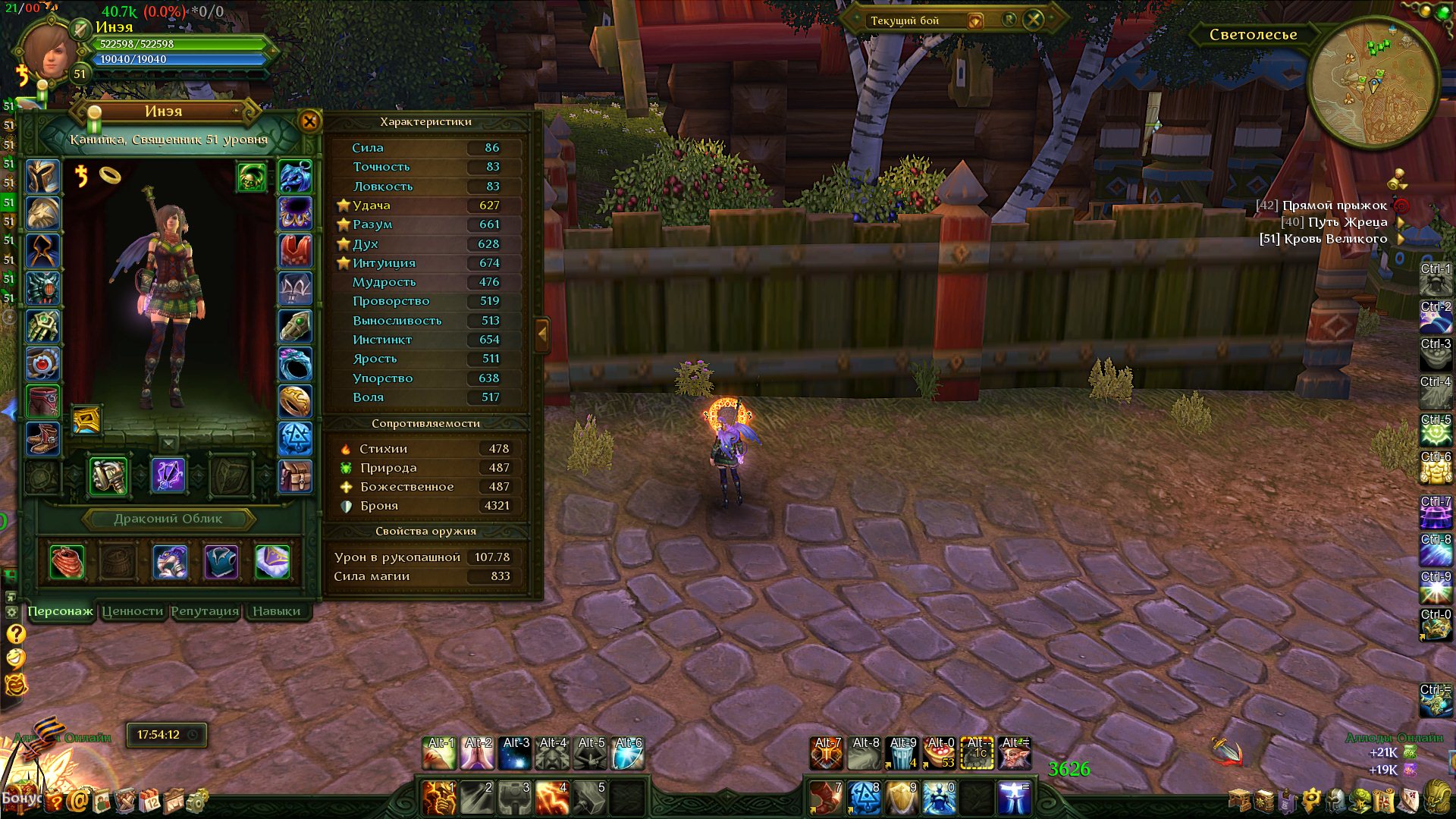
Task: Click the Драконий Облик button
Action: tap(168, 519)
